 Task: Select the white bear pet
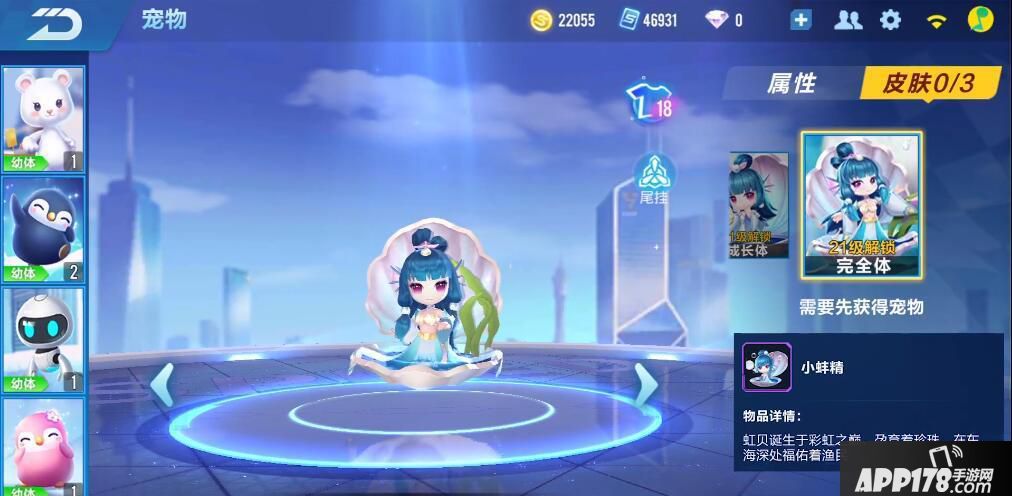[x=44, y=119]
